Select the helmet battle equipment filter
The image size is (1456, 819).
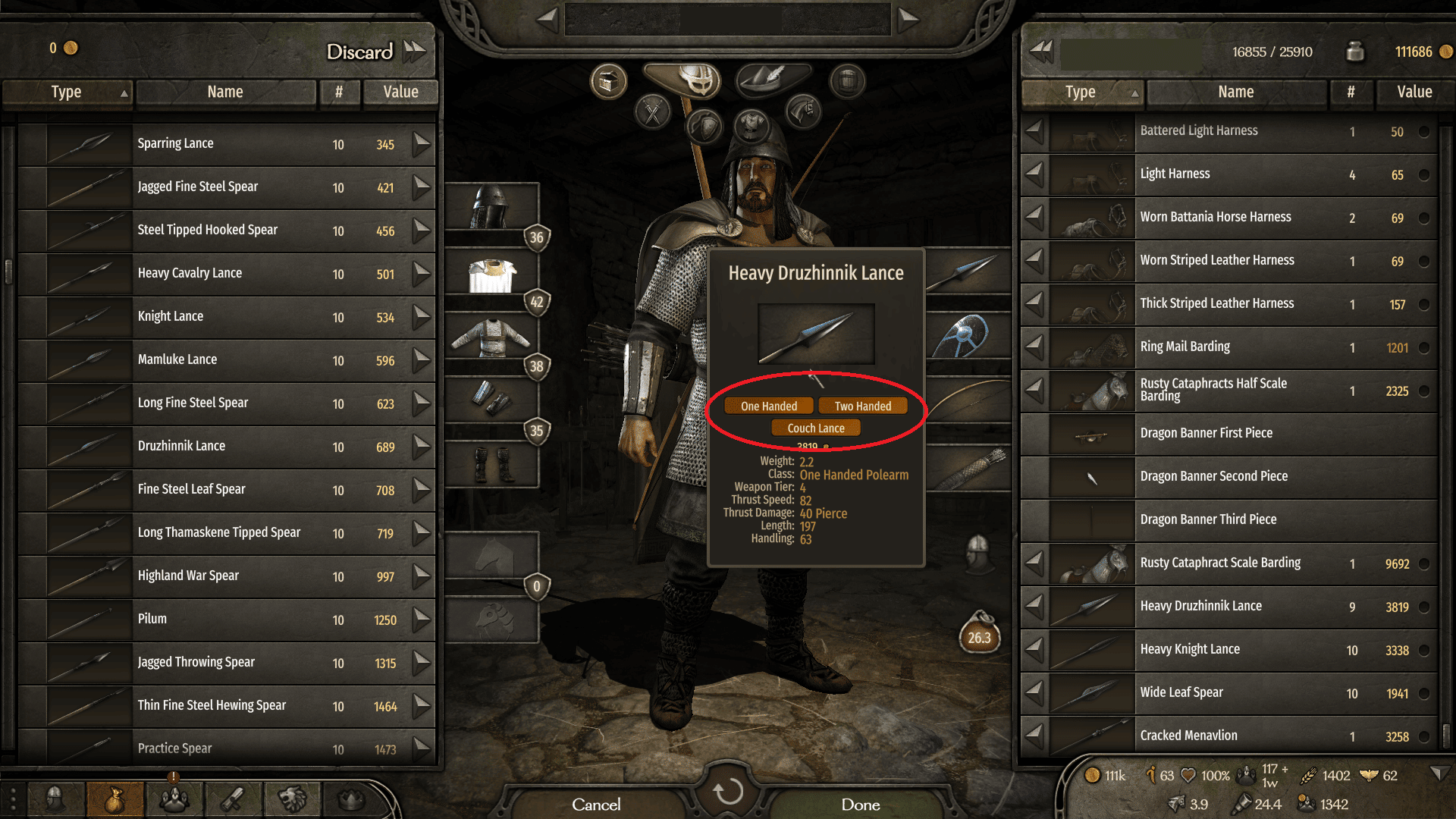(x=698, y=80)
